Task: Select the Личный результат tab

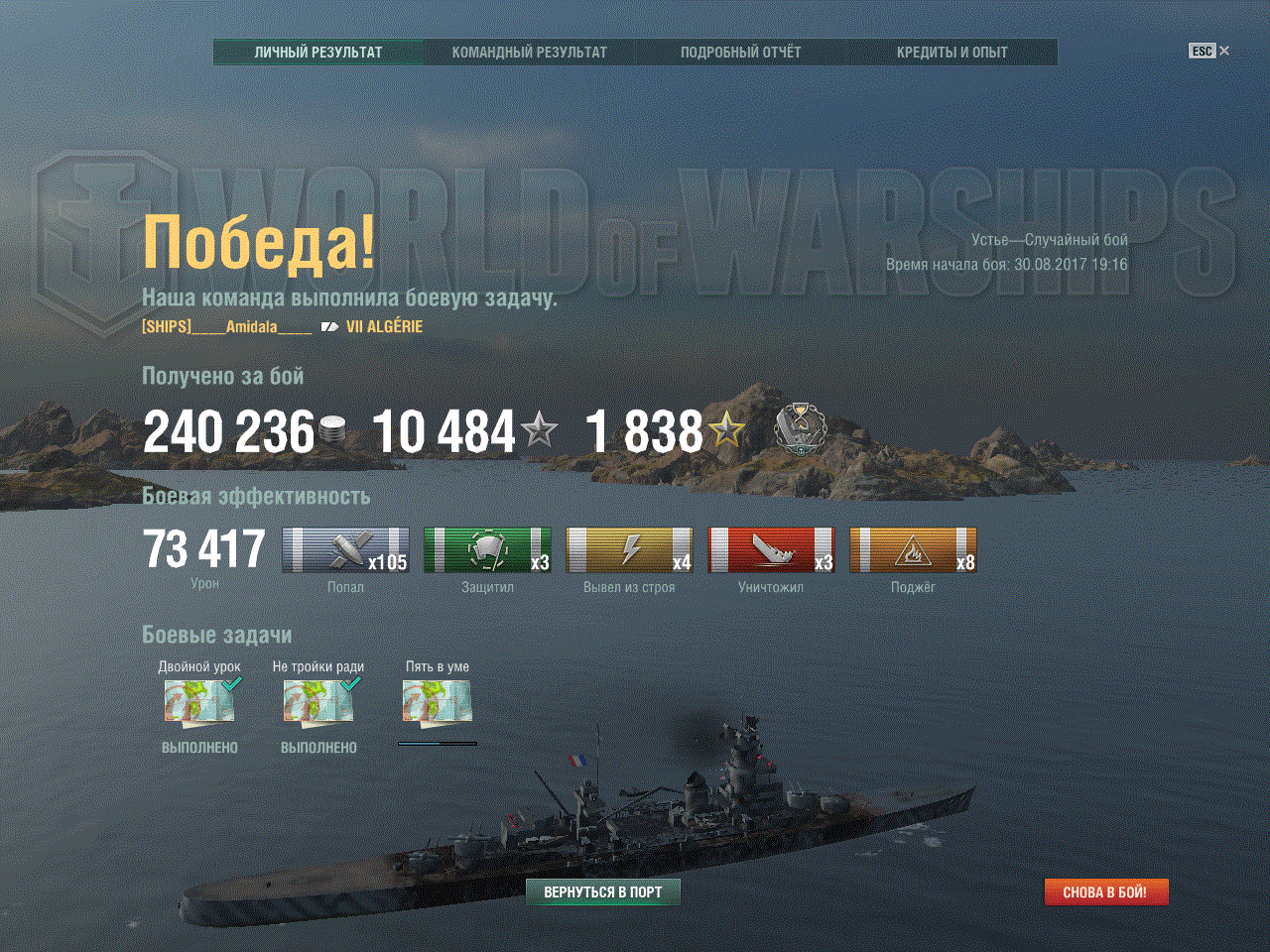Action: [318, 53]
